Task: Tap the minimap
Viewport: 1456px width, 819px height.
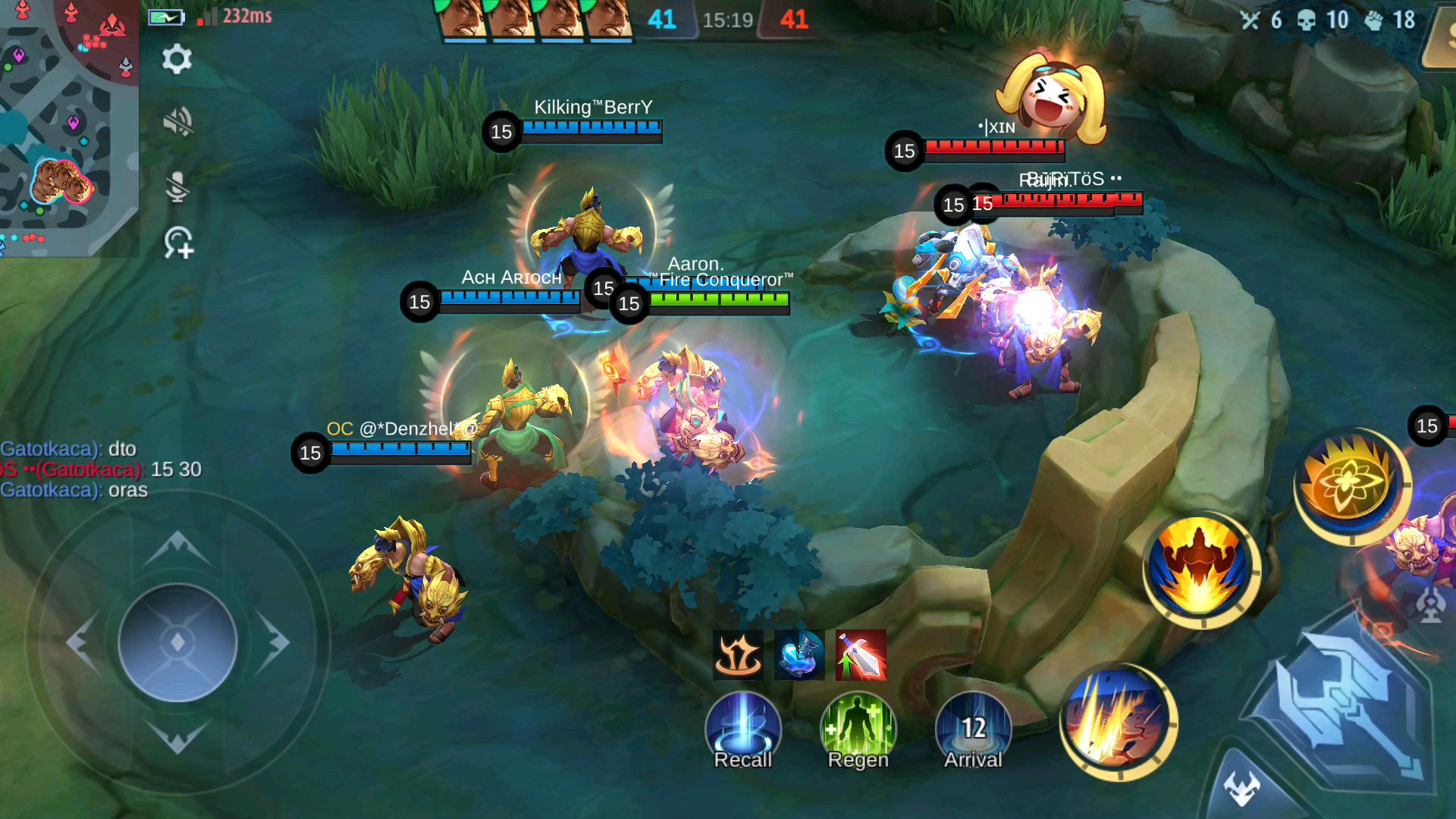Action: coord(68,127)
